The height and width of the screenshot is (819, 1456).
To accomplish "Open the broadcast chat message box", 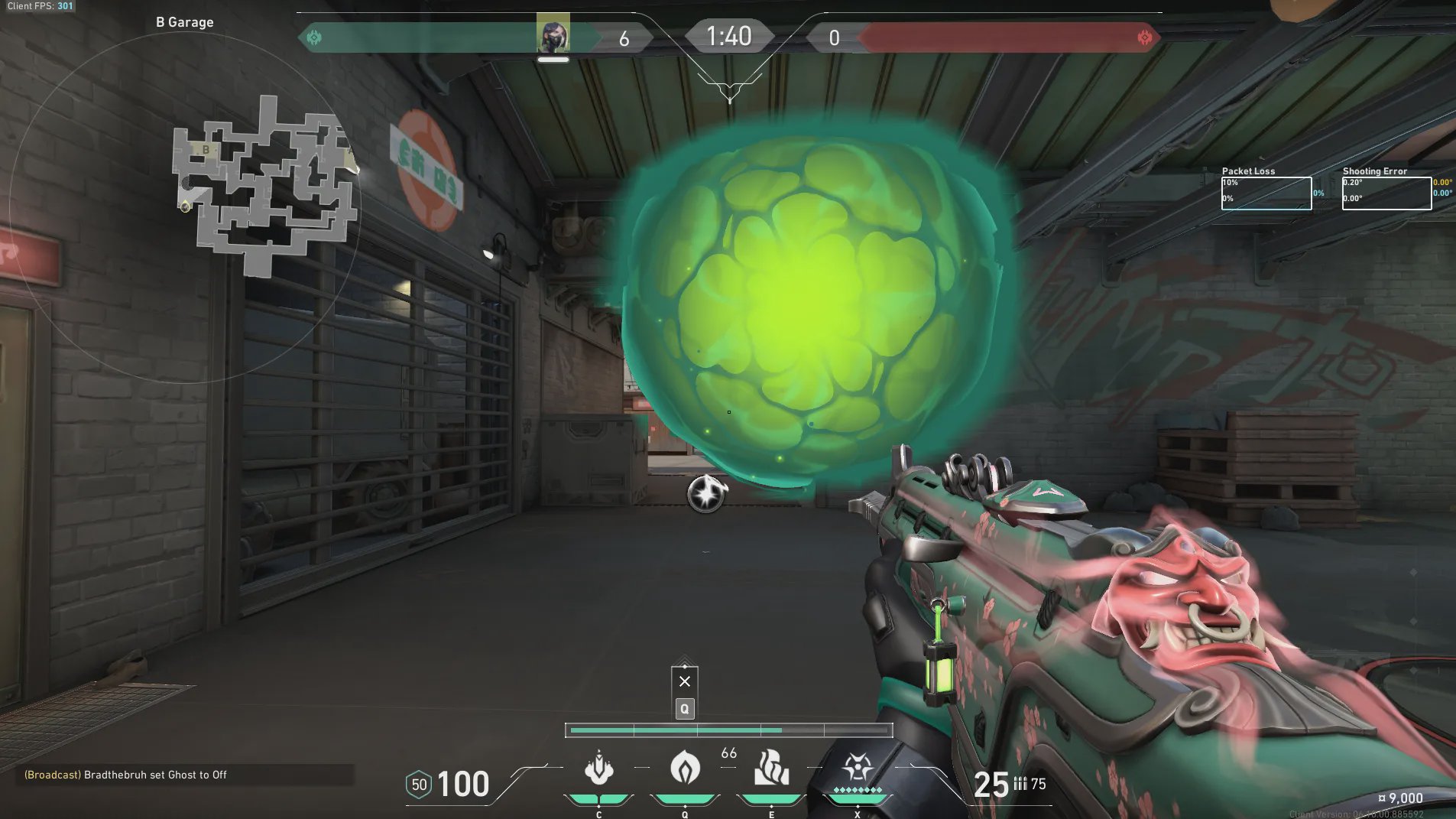I will point(184,775).
